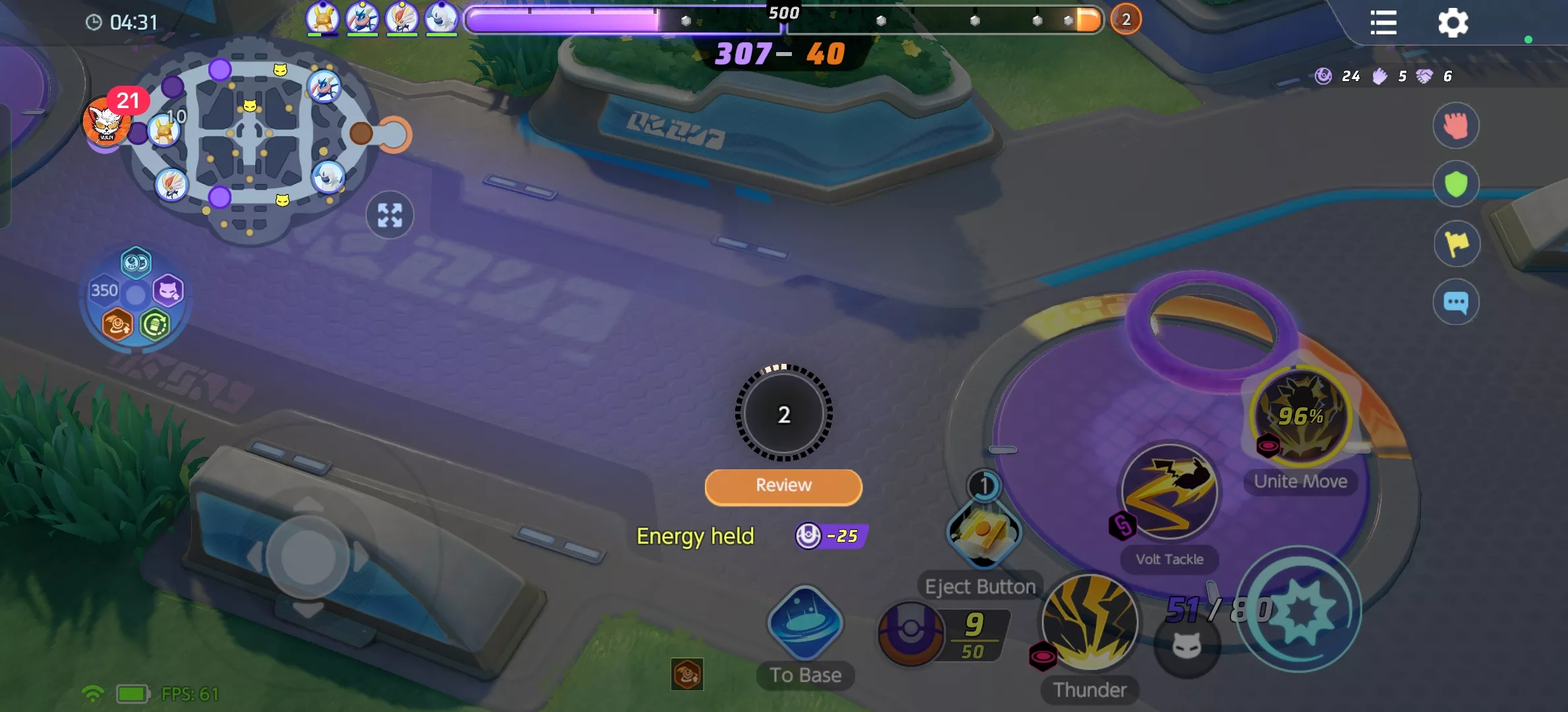Screen dimensions: 1568x712
Task: Open the settings gear
Action: tap(1453, 24)
